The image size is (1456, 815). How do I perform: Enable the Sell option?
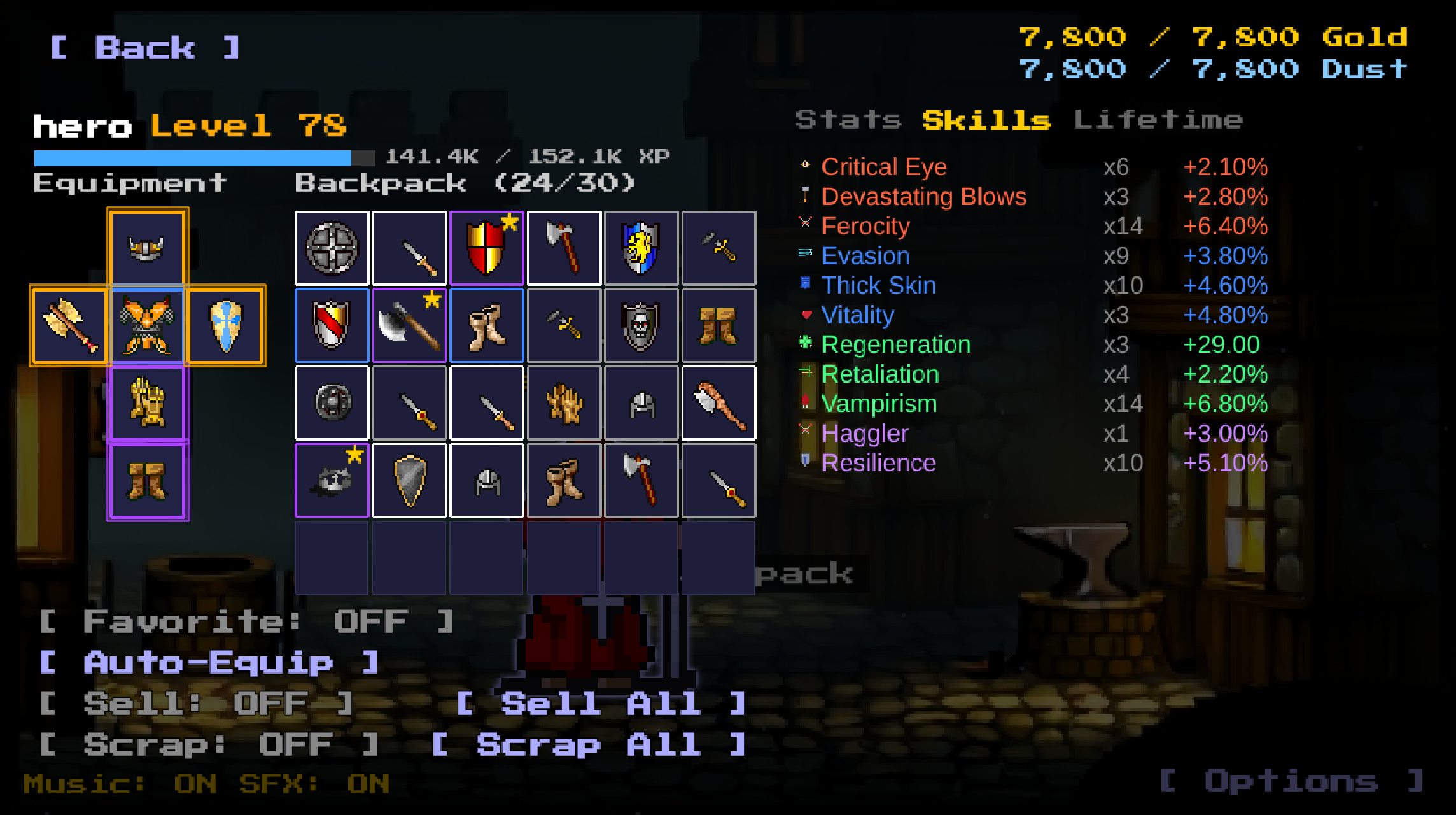[194, 704]
